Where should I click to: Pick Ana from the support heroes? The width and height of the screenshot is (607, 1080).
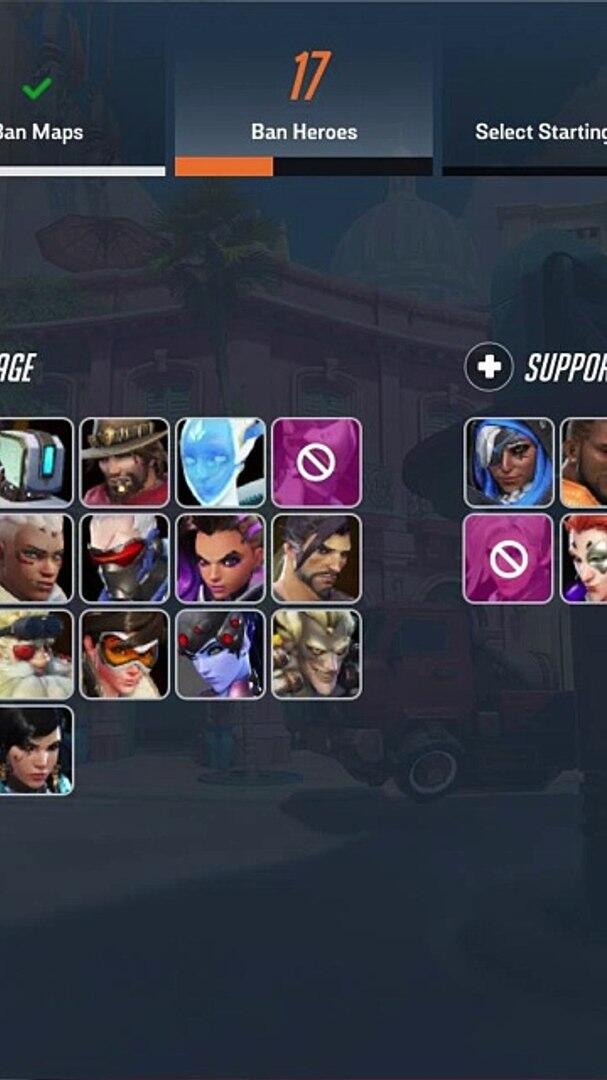click(509, 462)
